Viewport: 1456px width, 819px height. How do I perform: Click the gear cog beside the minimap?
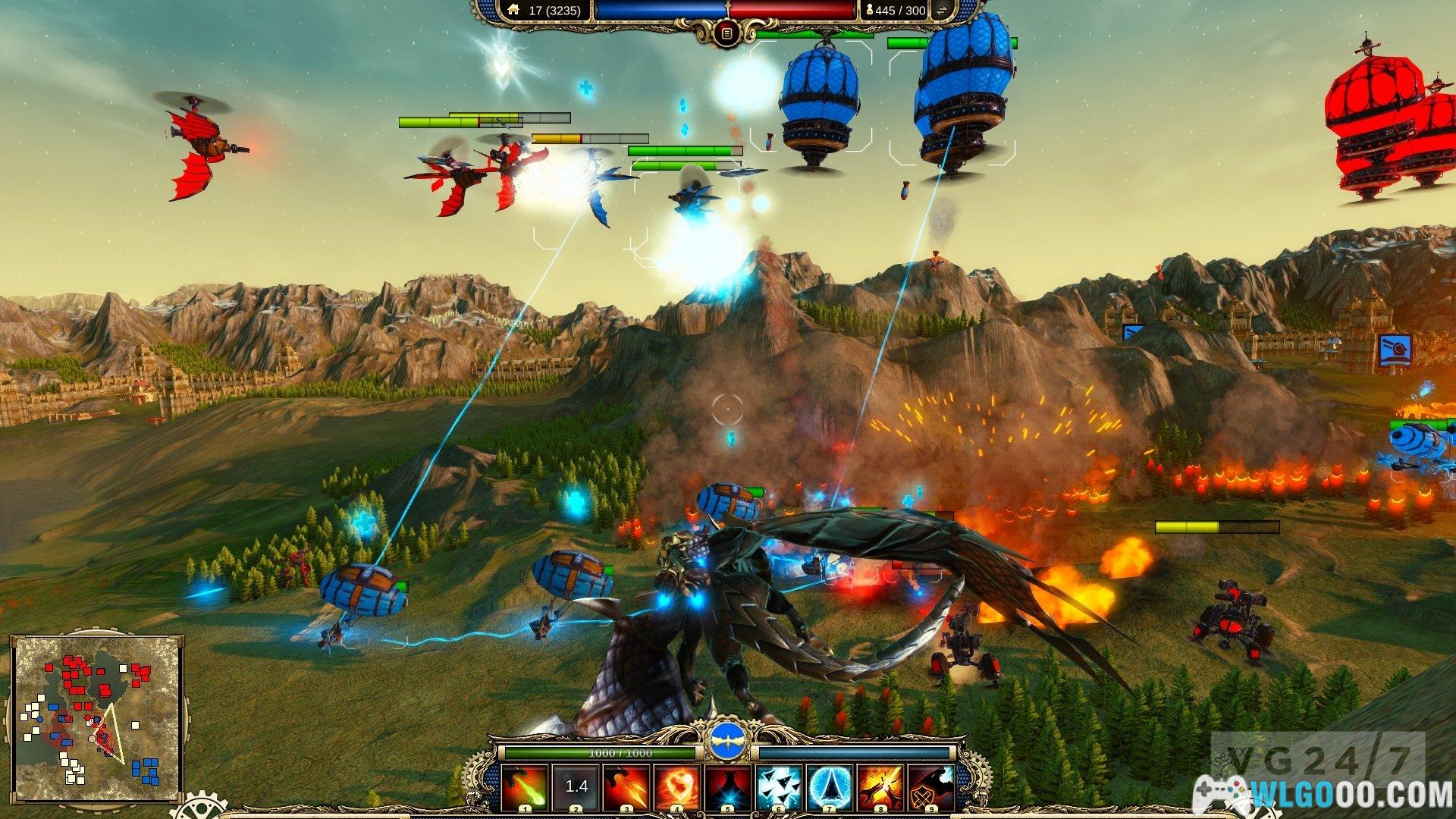tap(199, 807)
